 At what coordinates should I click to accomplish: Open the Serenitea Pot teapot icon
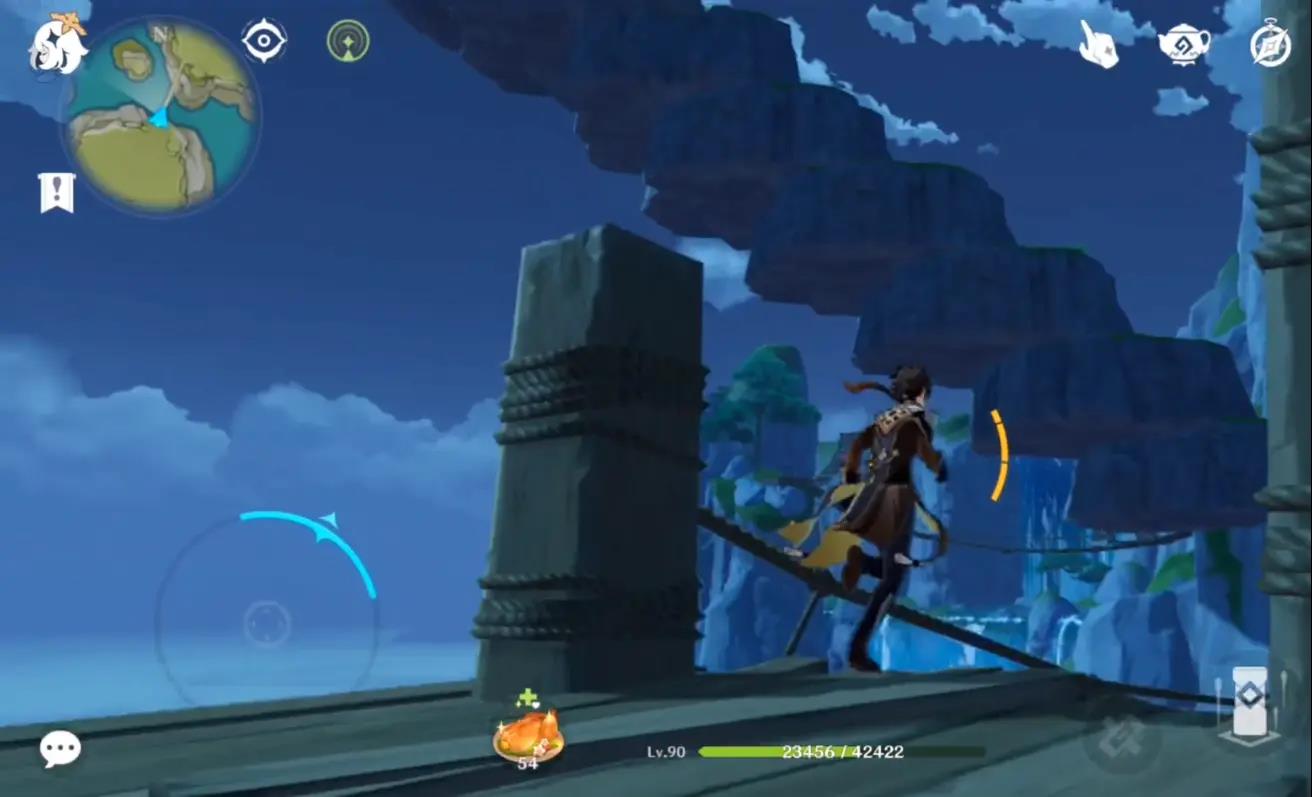(x=1184, y=43)
